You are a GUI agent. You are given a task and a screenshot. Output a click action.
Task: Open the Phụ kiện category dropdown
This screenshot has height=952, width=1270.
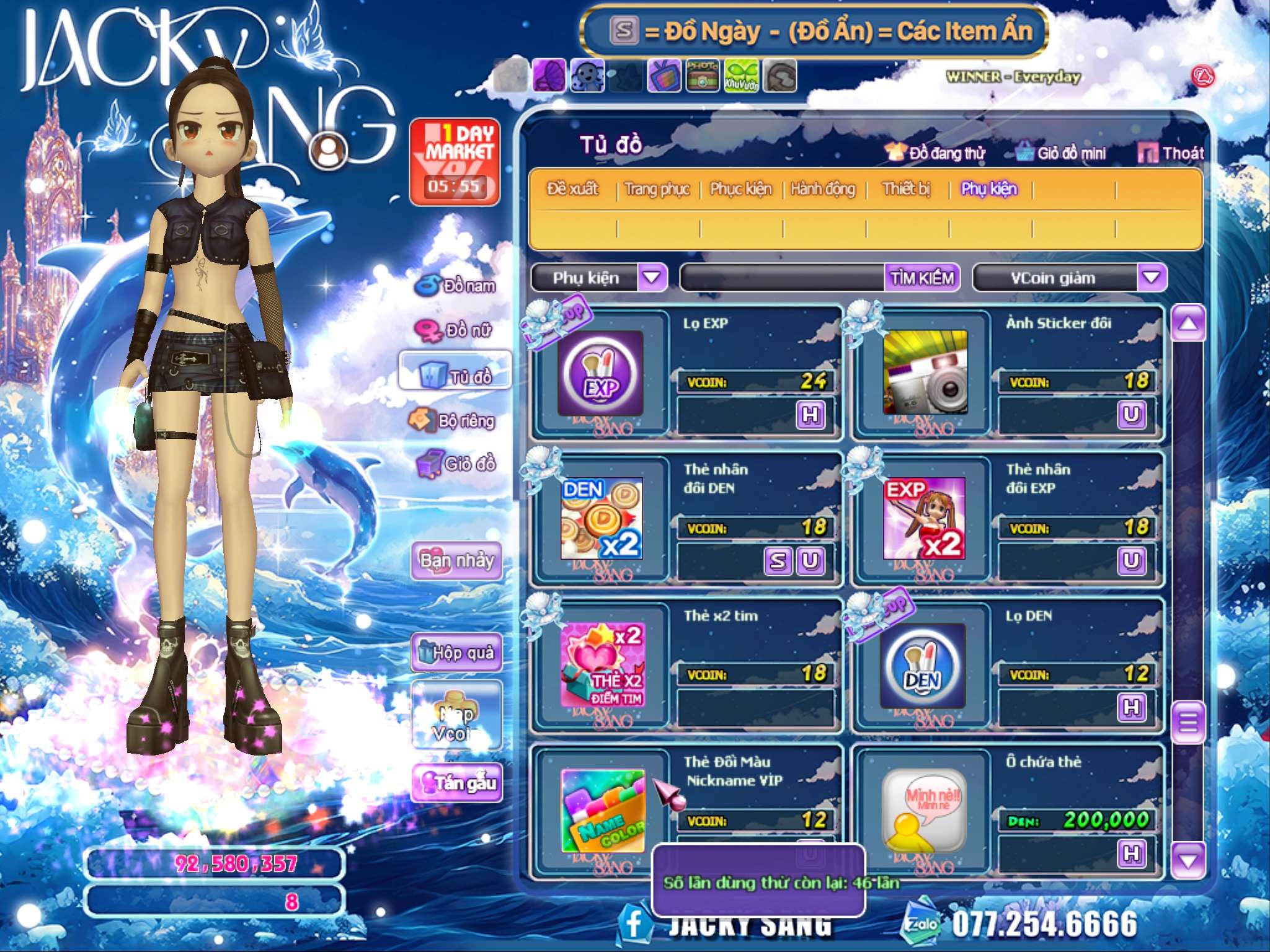click(652, 277)
